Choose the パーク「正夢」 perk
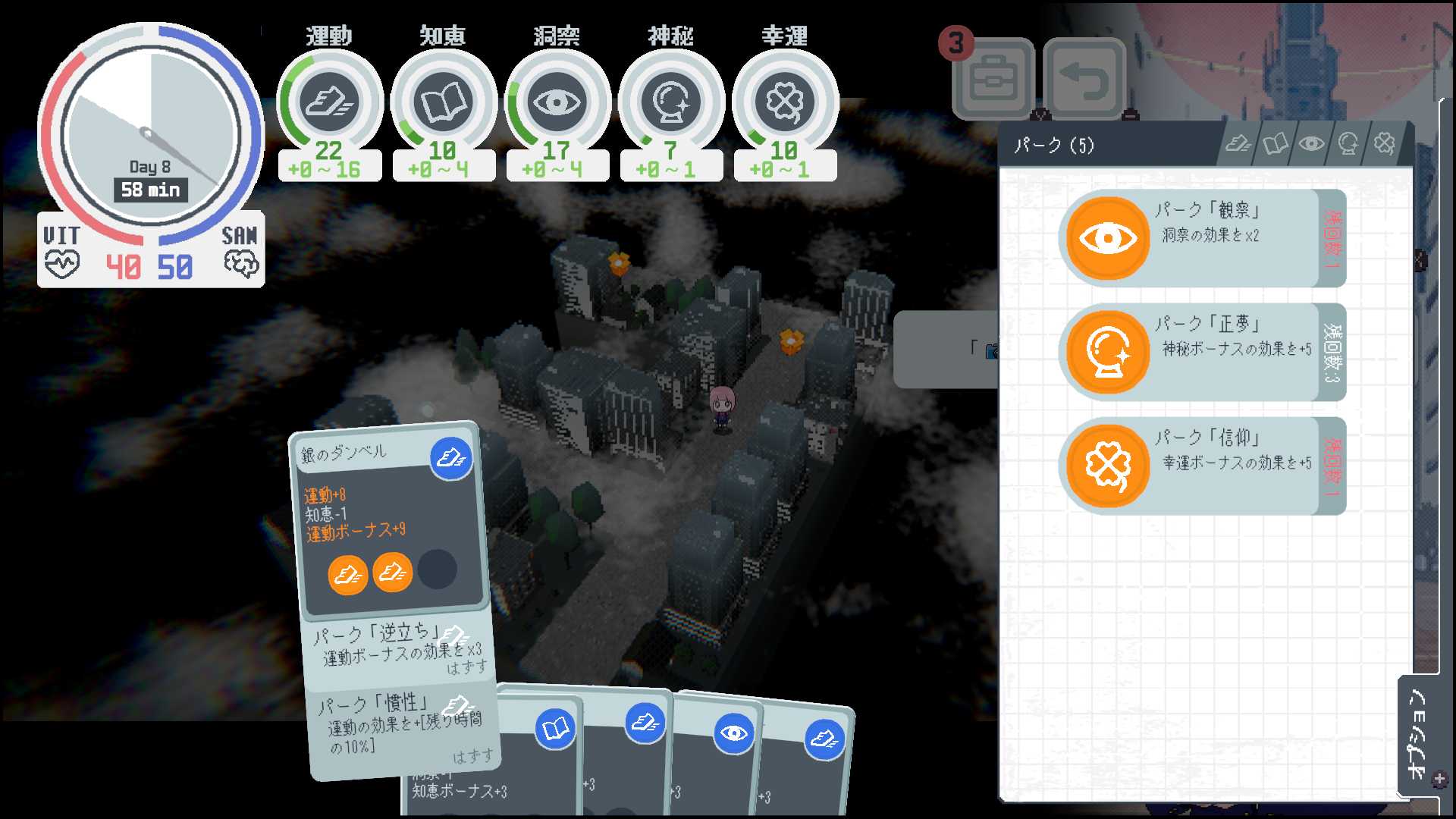The image size is (1456, 819). (1201, 352)
